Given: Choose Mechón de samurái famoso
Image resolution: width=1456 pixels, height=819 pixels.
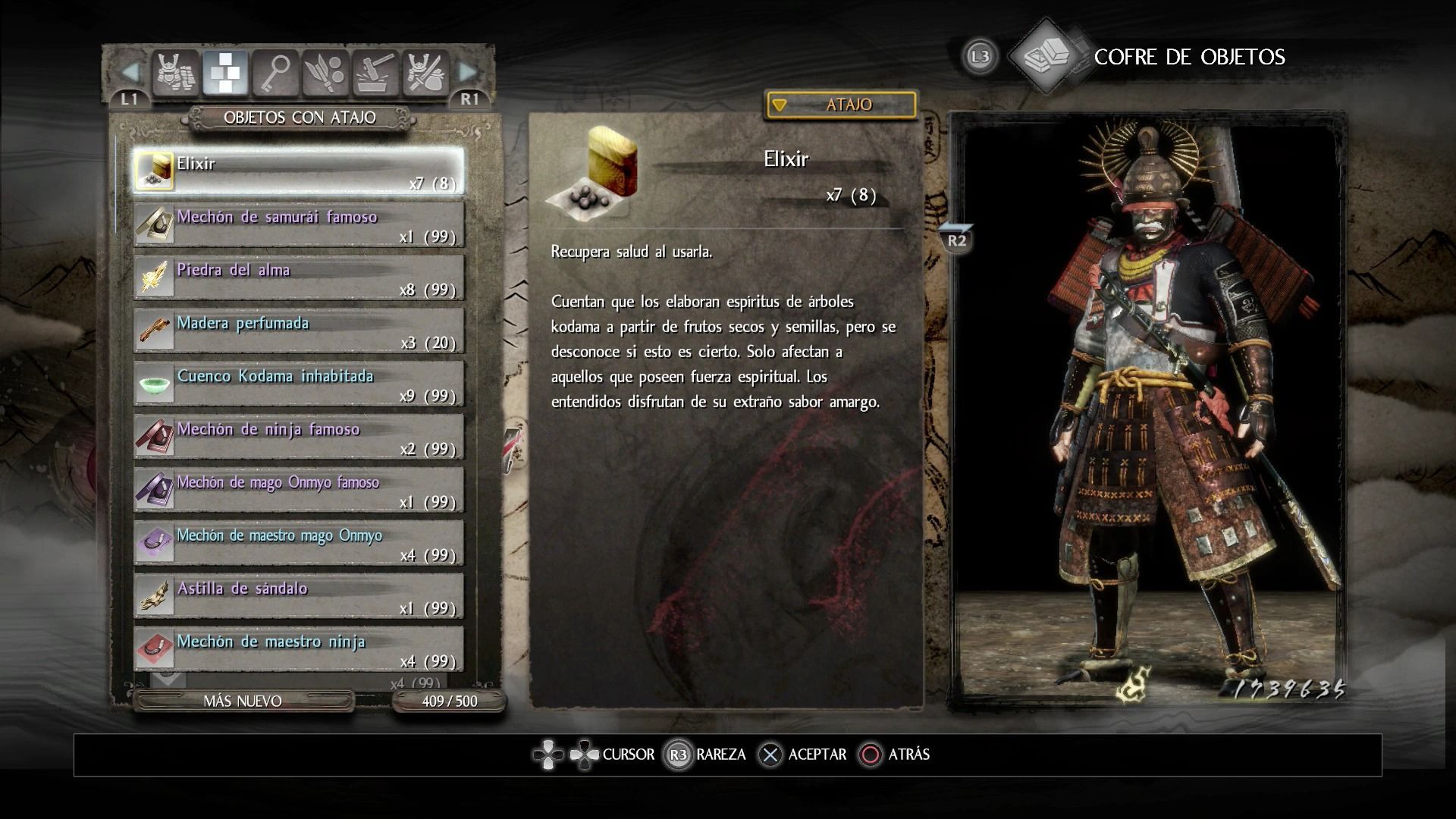Looking at the screenshot, I should (299, 224).
